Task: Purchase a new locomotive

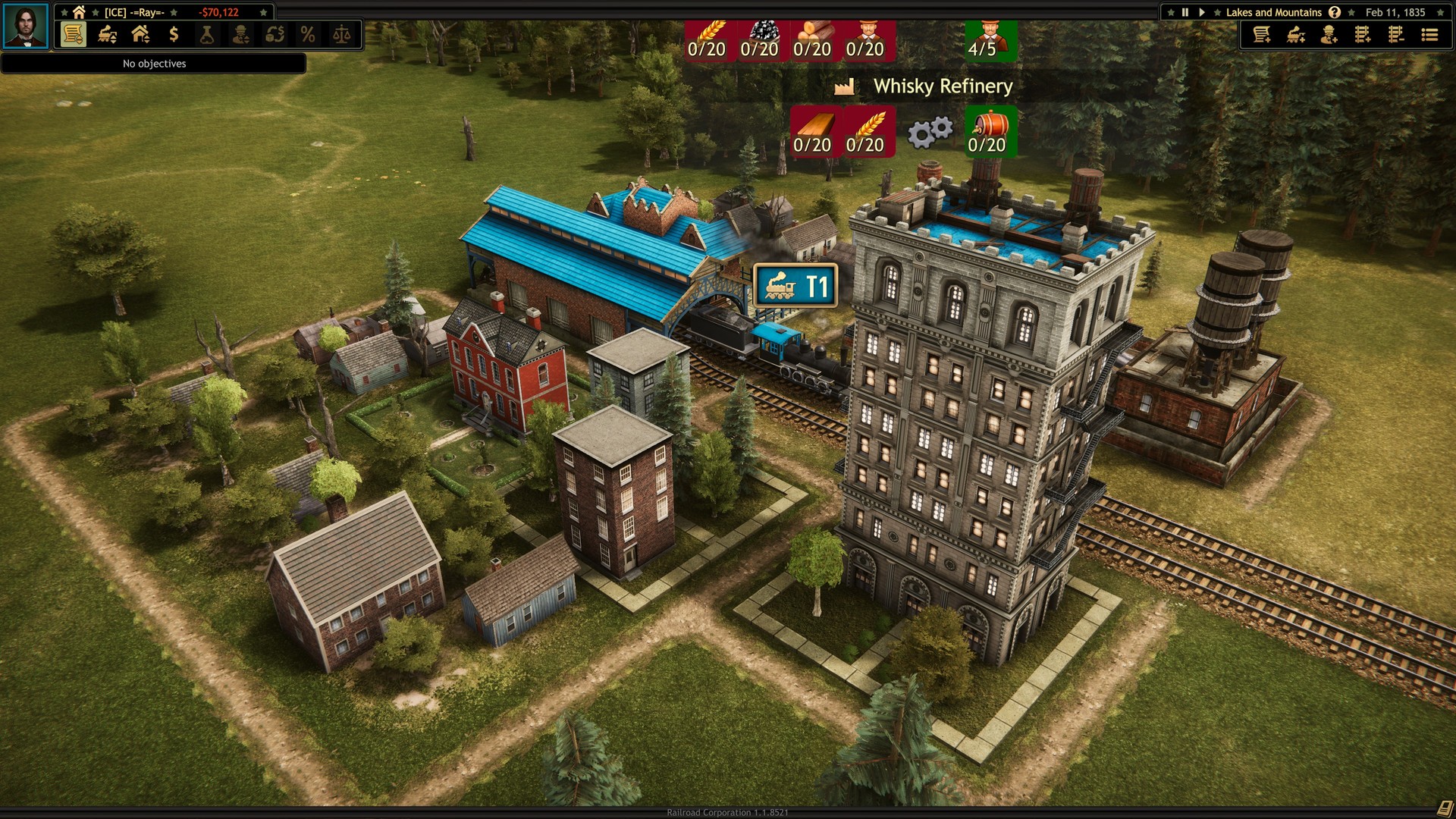Action: click(1295, 34)
